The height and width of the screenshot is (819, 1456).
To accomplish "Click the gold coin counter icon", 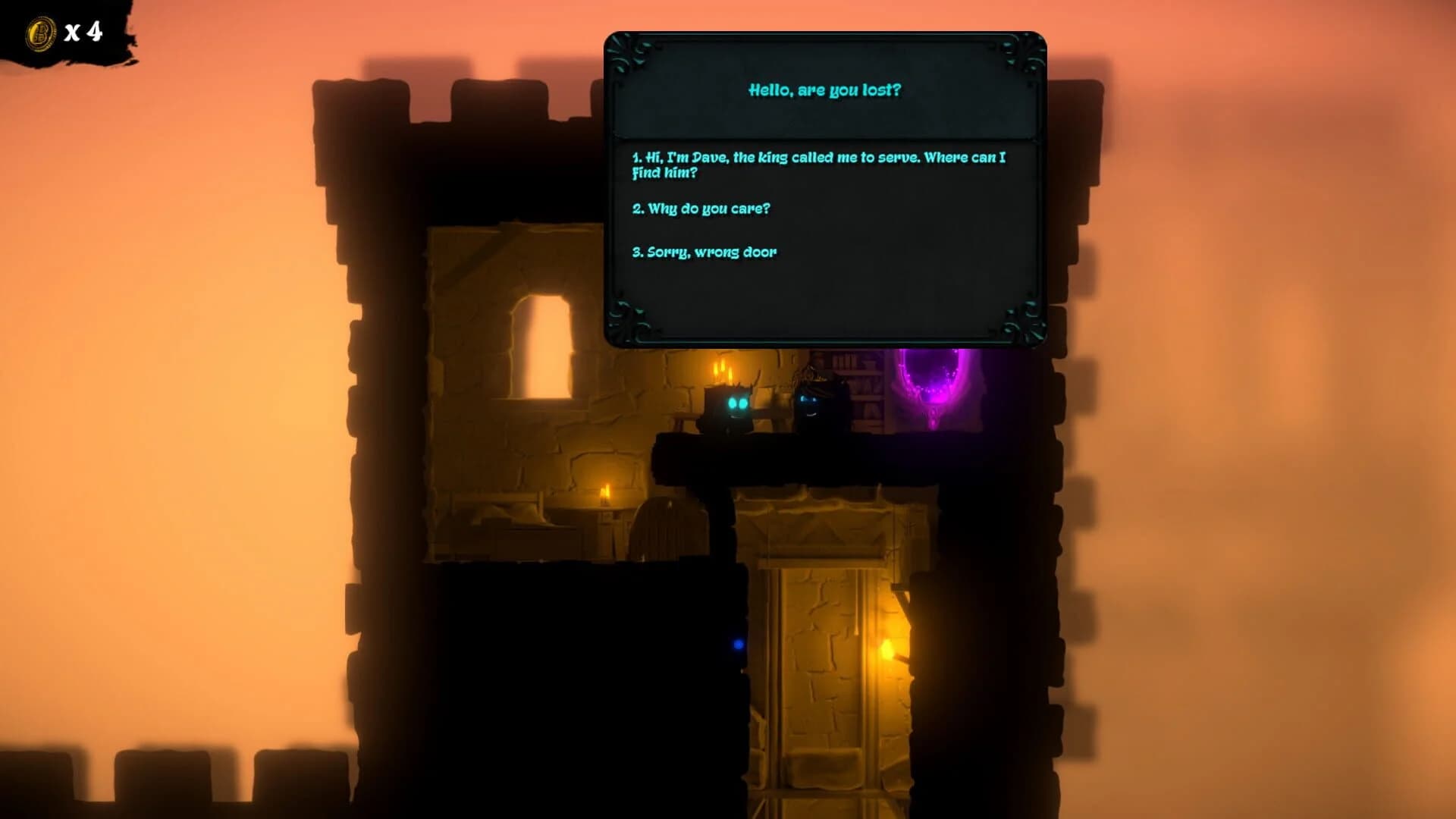I will [x=39, y=32].
